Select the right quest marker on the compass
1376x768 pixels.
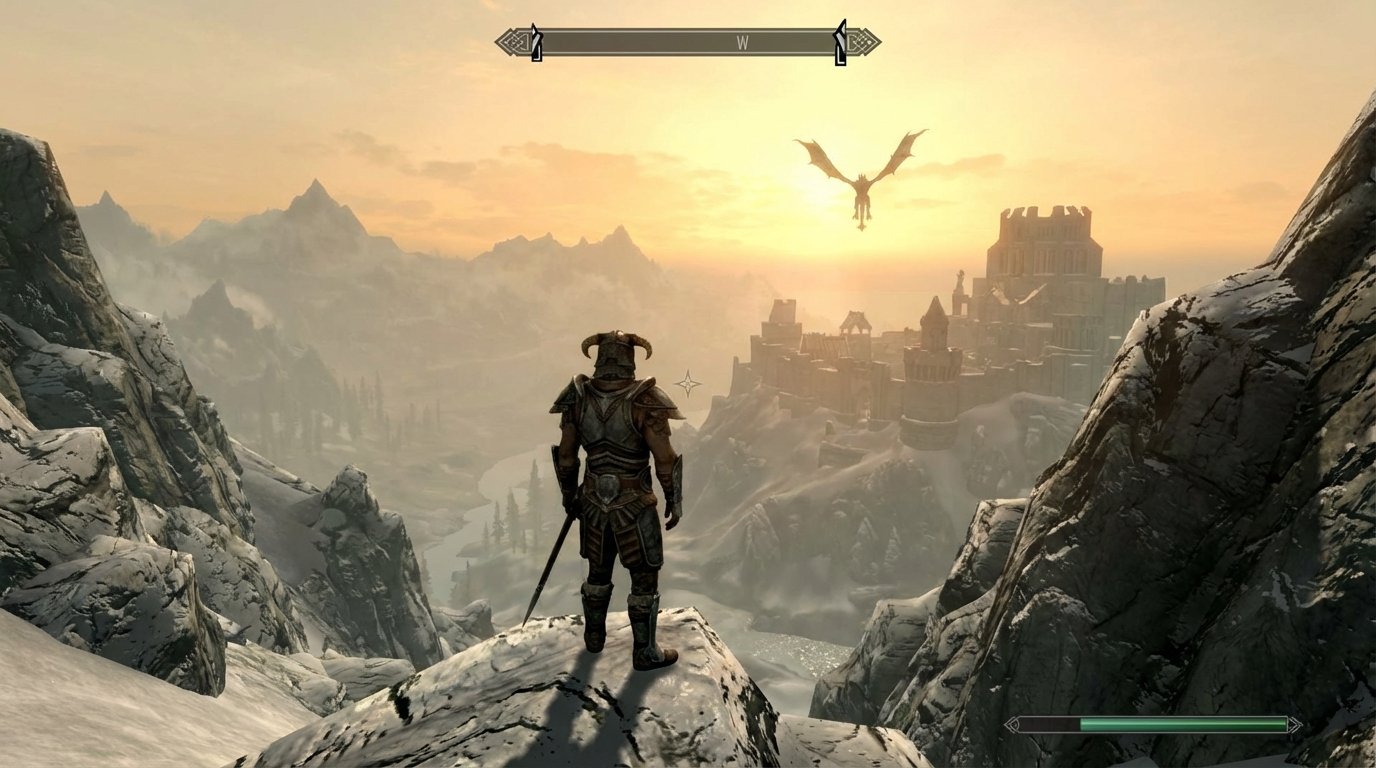click(841, 42)
